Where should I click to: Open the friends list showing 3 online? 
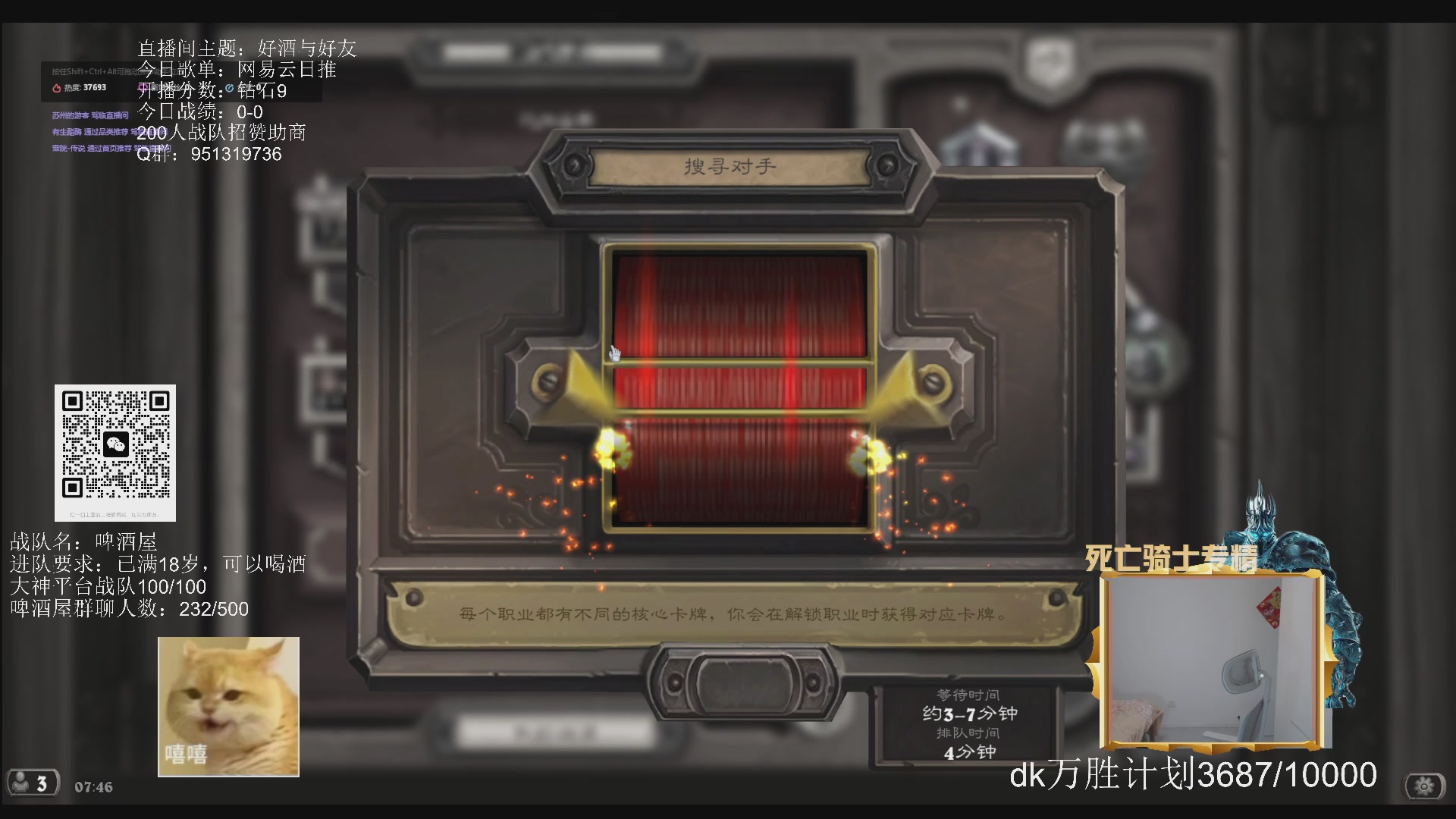coord(34,783)
